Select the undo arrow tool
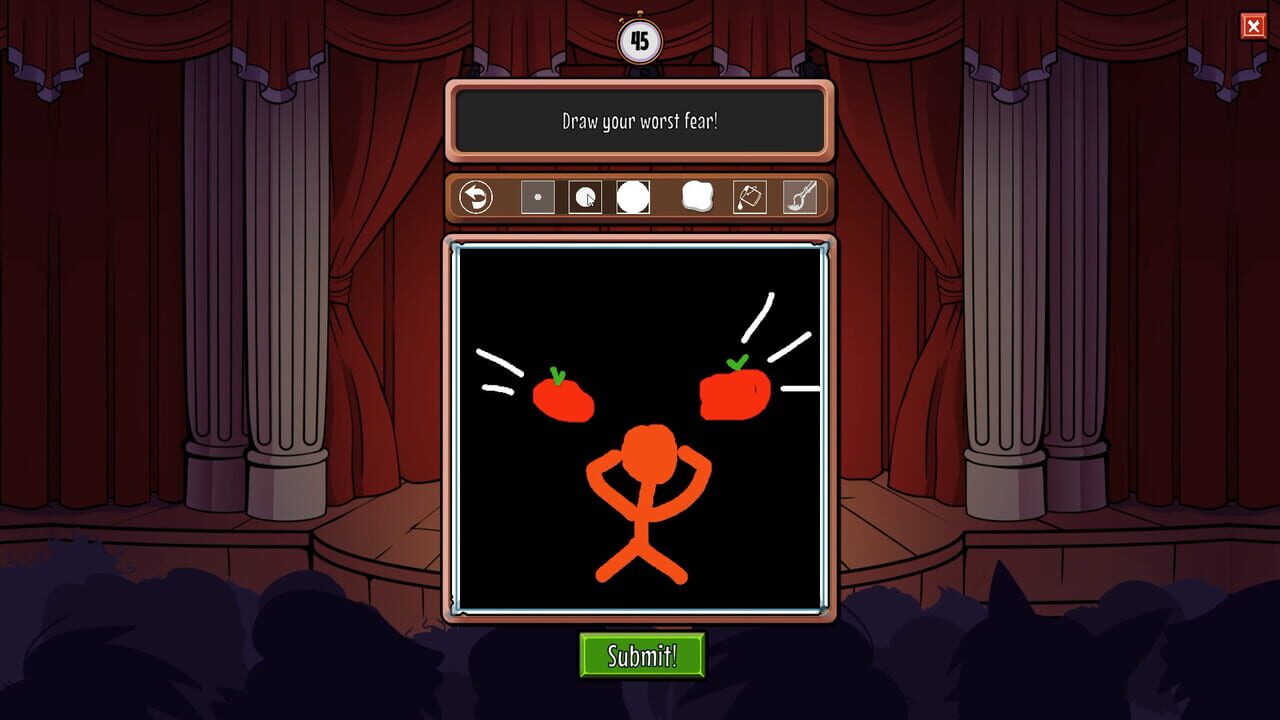 coord(476,198)
